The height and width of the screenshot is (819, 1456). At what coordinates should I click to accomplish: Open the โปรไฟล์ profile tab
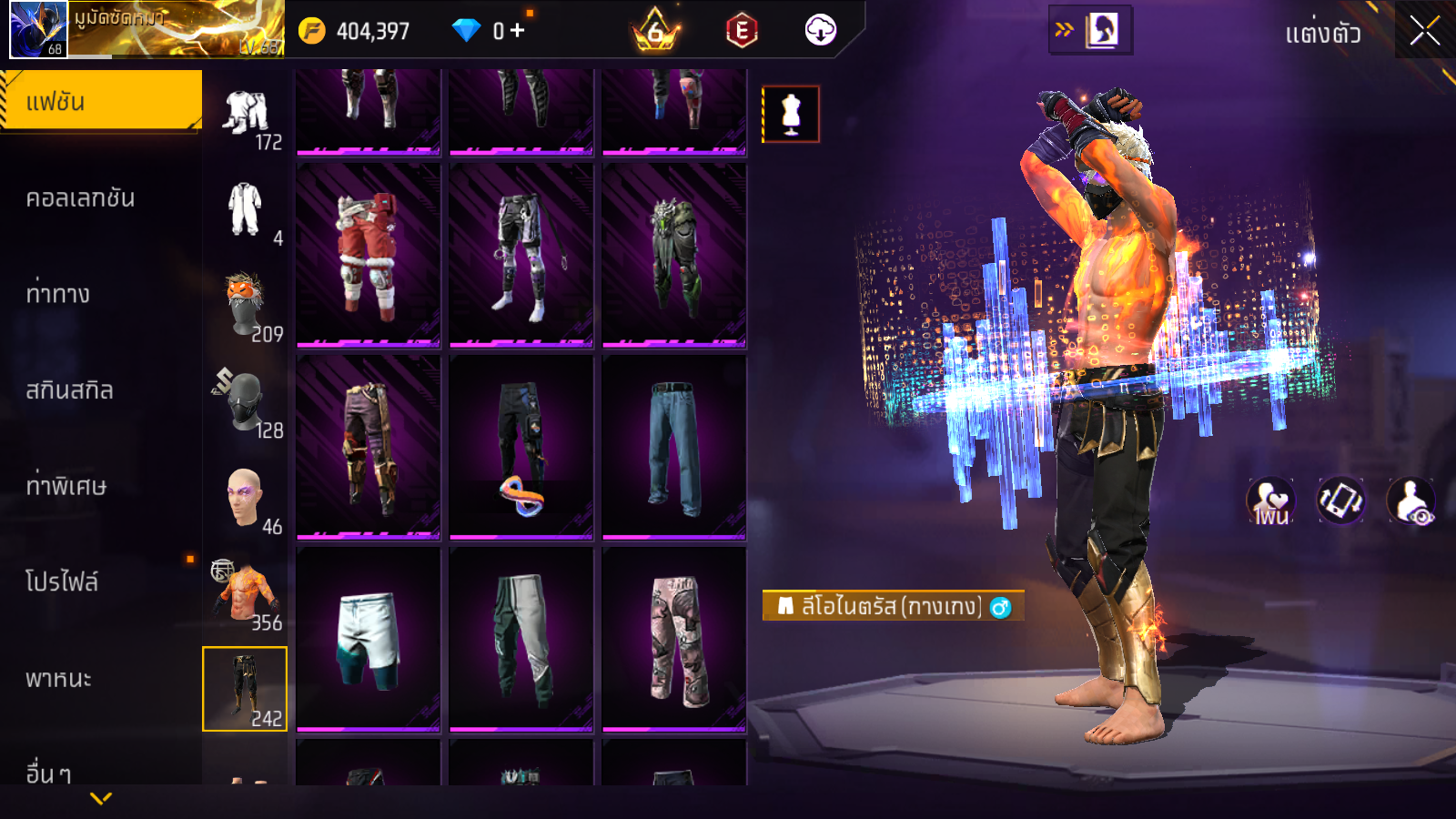pos(62,582)
